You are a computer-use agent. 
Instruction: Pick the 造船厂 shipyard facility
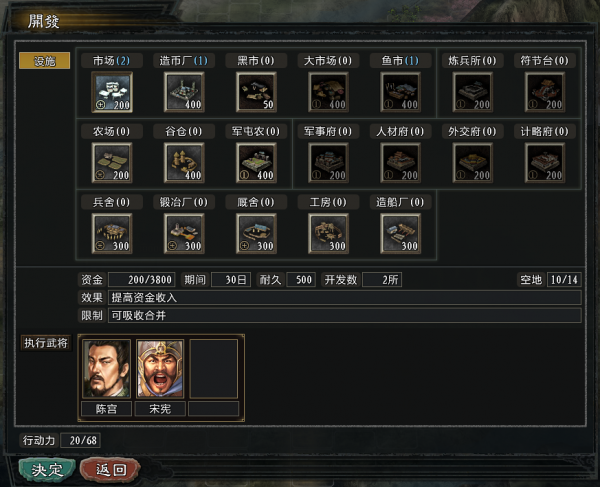click(x=400, y=233)
